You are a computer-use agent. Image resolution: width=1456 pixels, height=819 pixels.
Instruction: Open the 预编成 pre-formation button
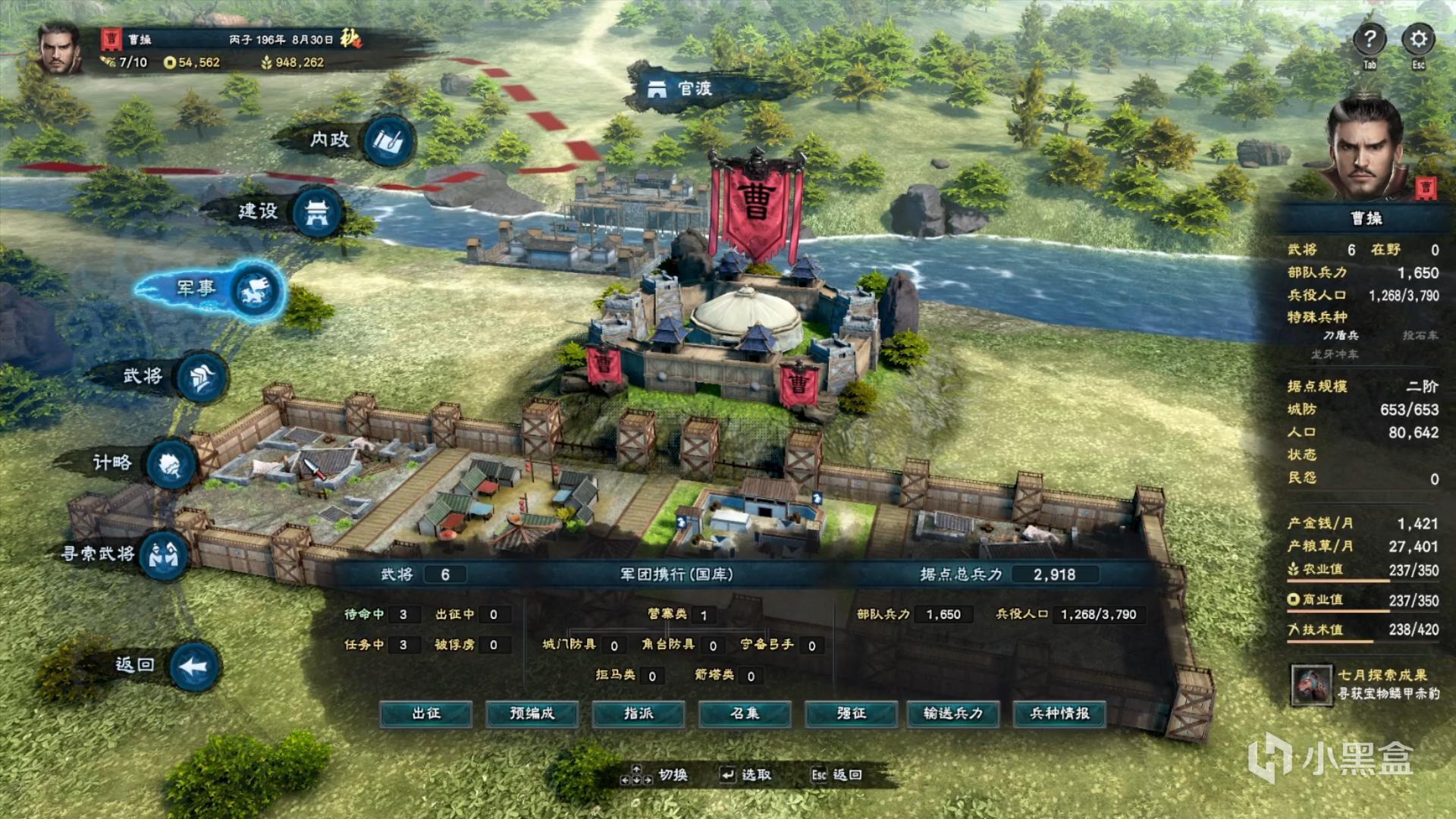(x=532, y=714)
